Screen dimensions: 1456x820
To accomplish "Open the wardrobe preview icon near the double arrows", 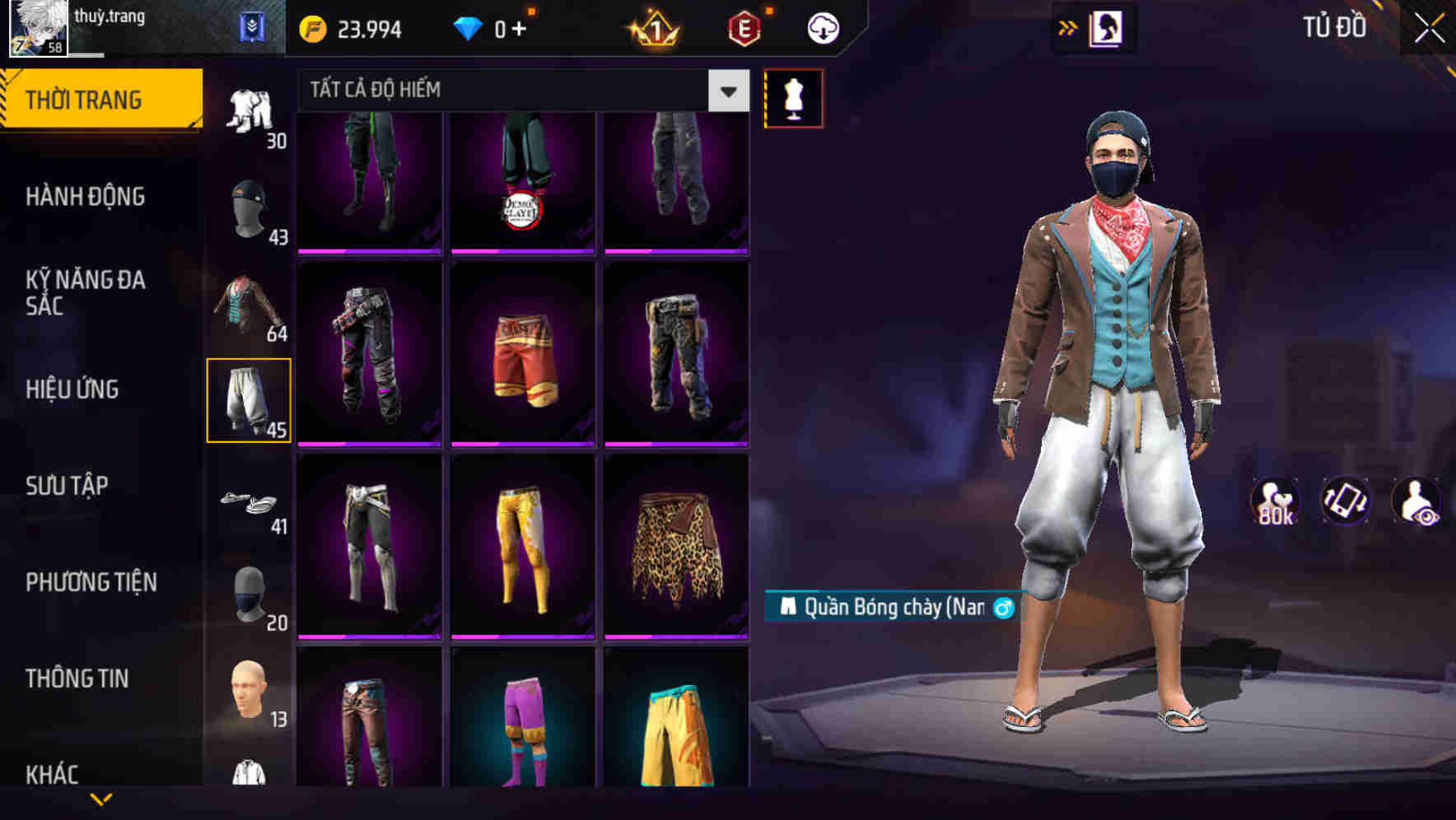I will point(1104,27).
